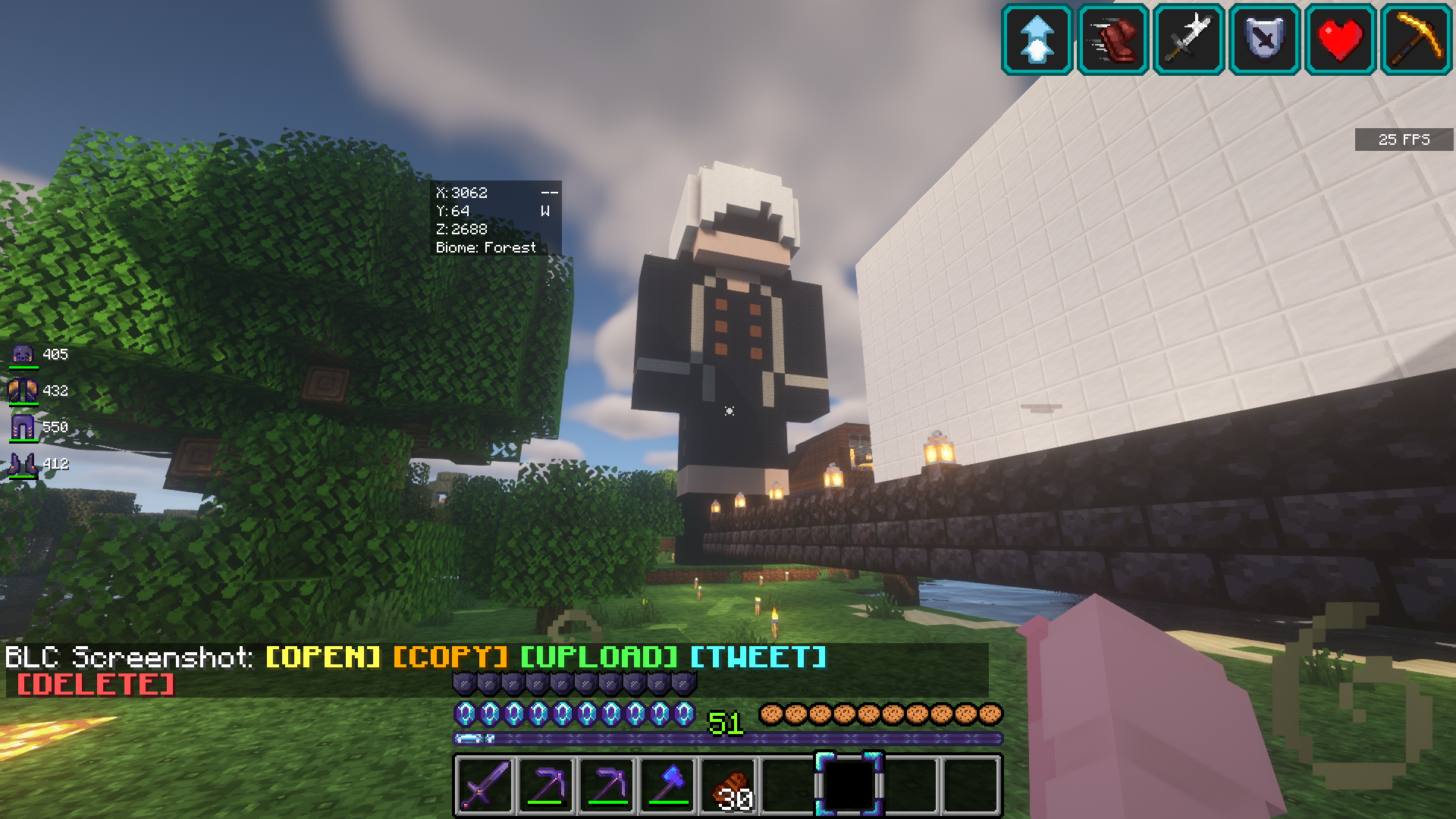Click the resistance shield effect icon

click(1264, 39)
